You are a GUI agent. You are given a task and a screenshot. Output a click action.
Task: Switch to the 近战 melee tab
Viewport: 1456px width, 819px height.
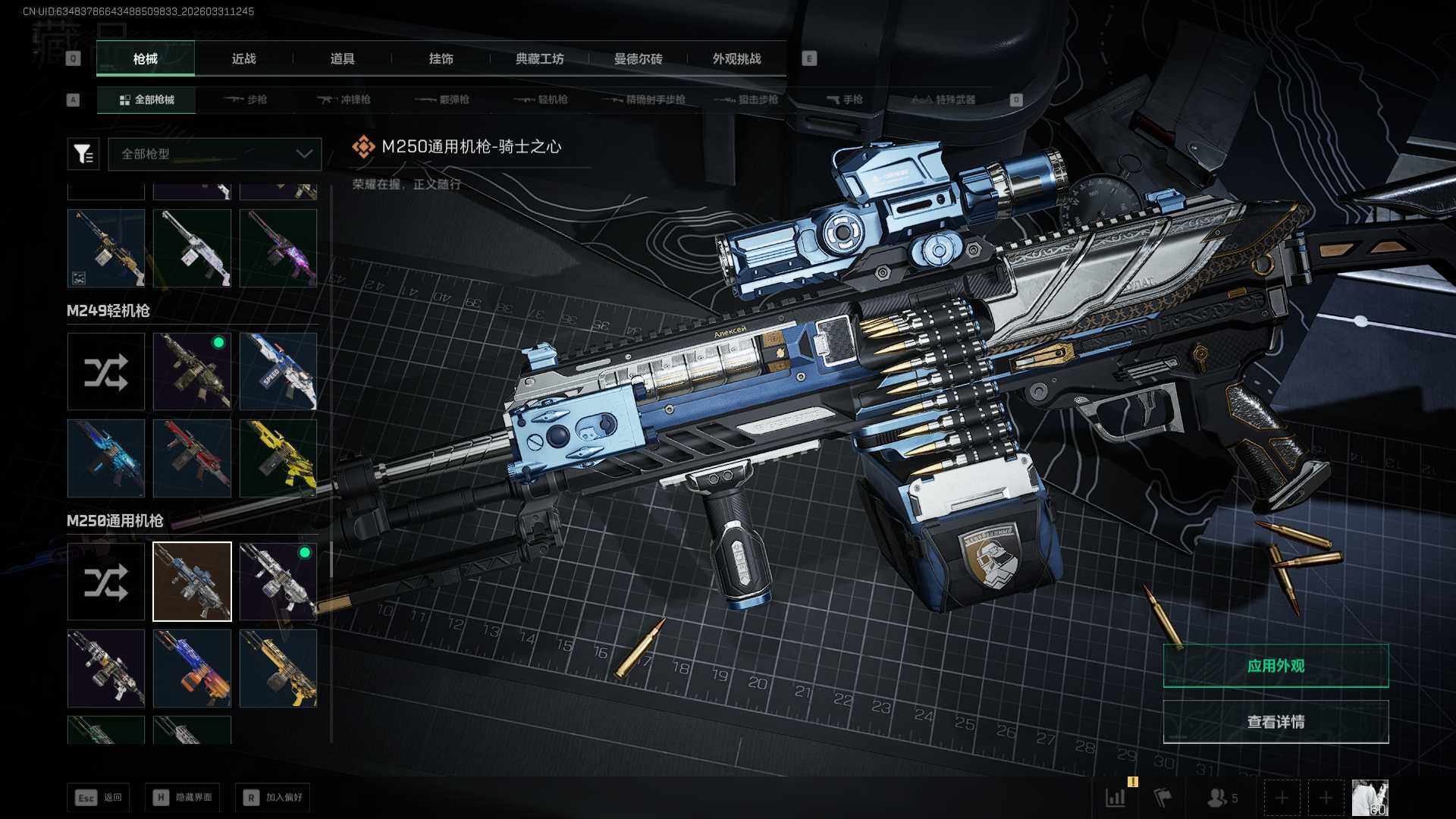click(x=243, y=58)
